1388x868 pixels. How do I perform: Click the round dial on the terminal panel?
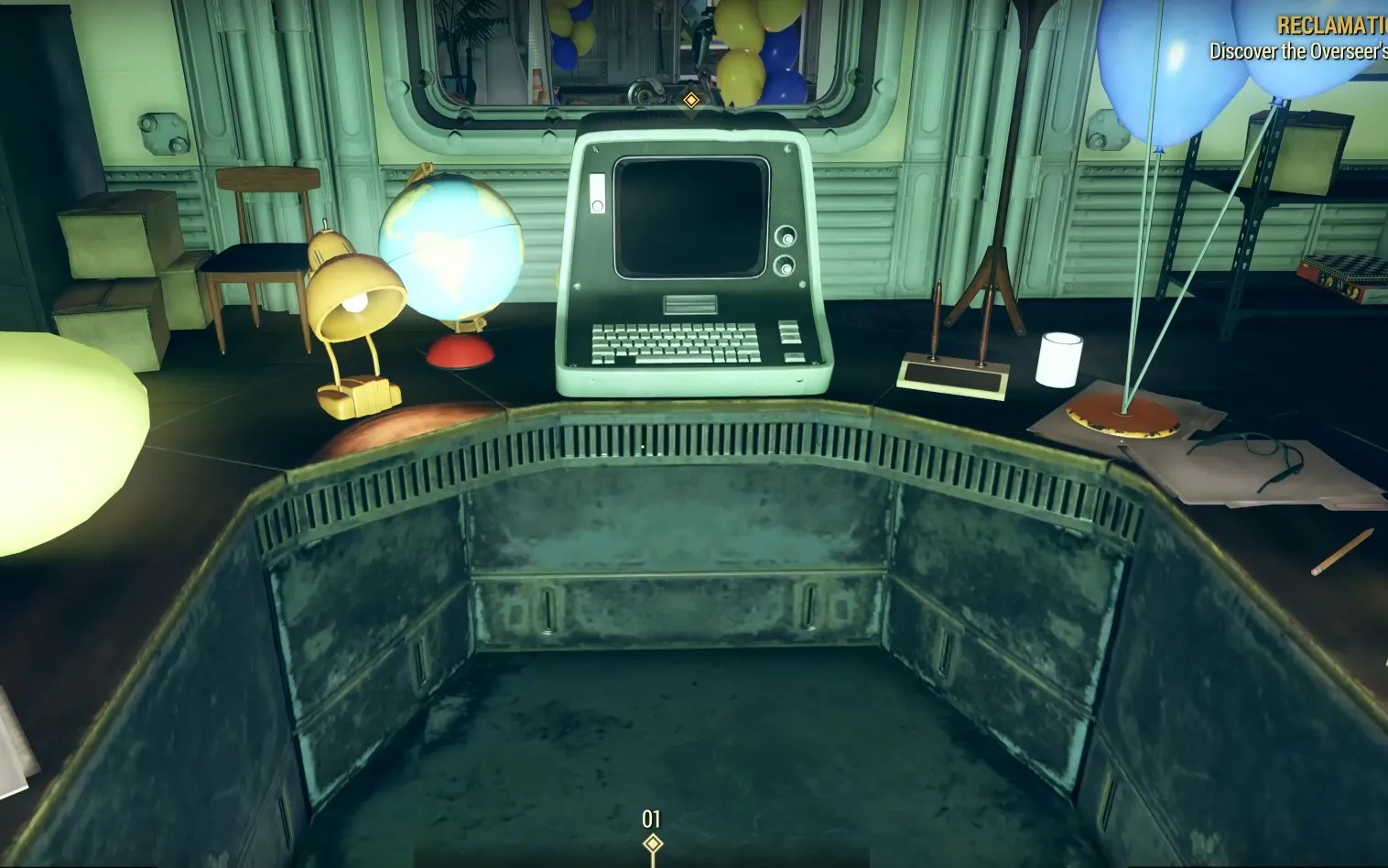click(786, 236)
